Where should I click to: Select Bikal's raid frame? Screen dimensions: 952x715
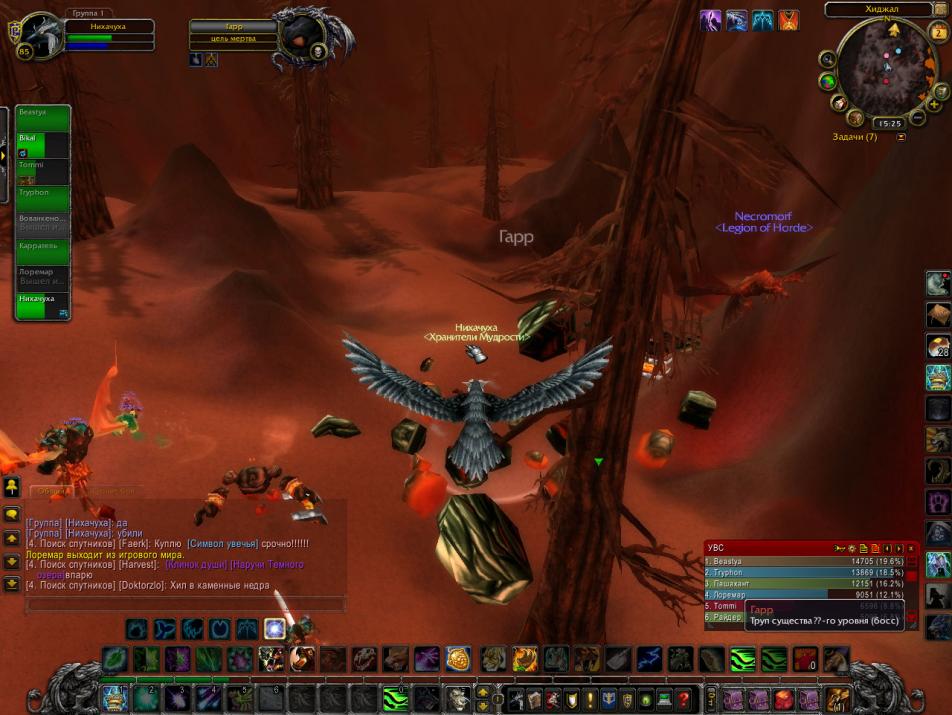[x=42, y=146]
